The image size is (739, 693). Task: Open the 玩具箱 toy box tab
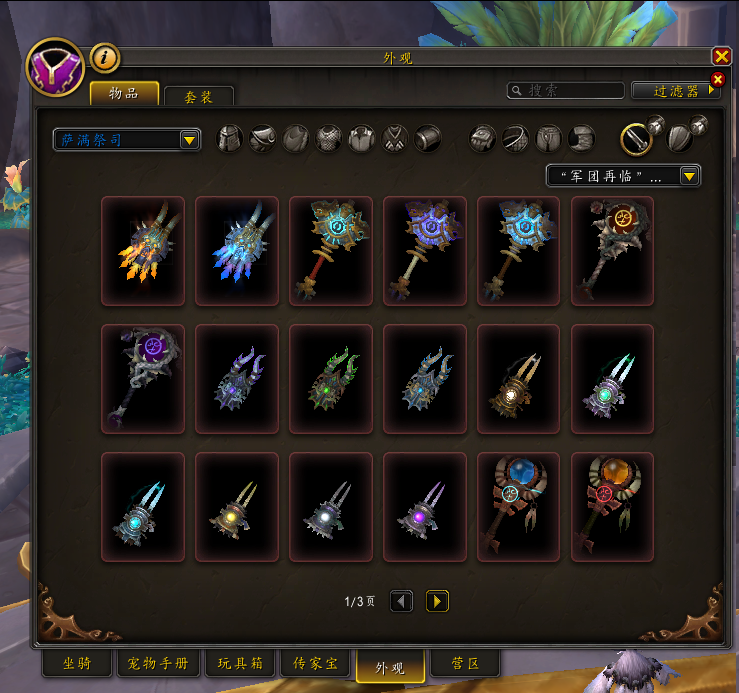coord(240,664)
